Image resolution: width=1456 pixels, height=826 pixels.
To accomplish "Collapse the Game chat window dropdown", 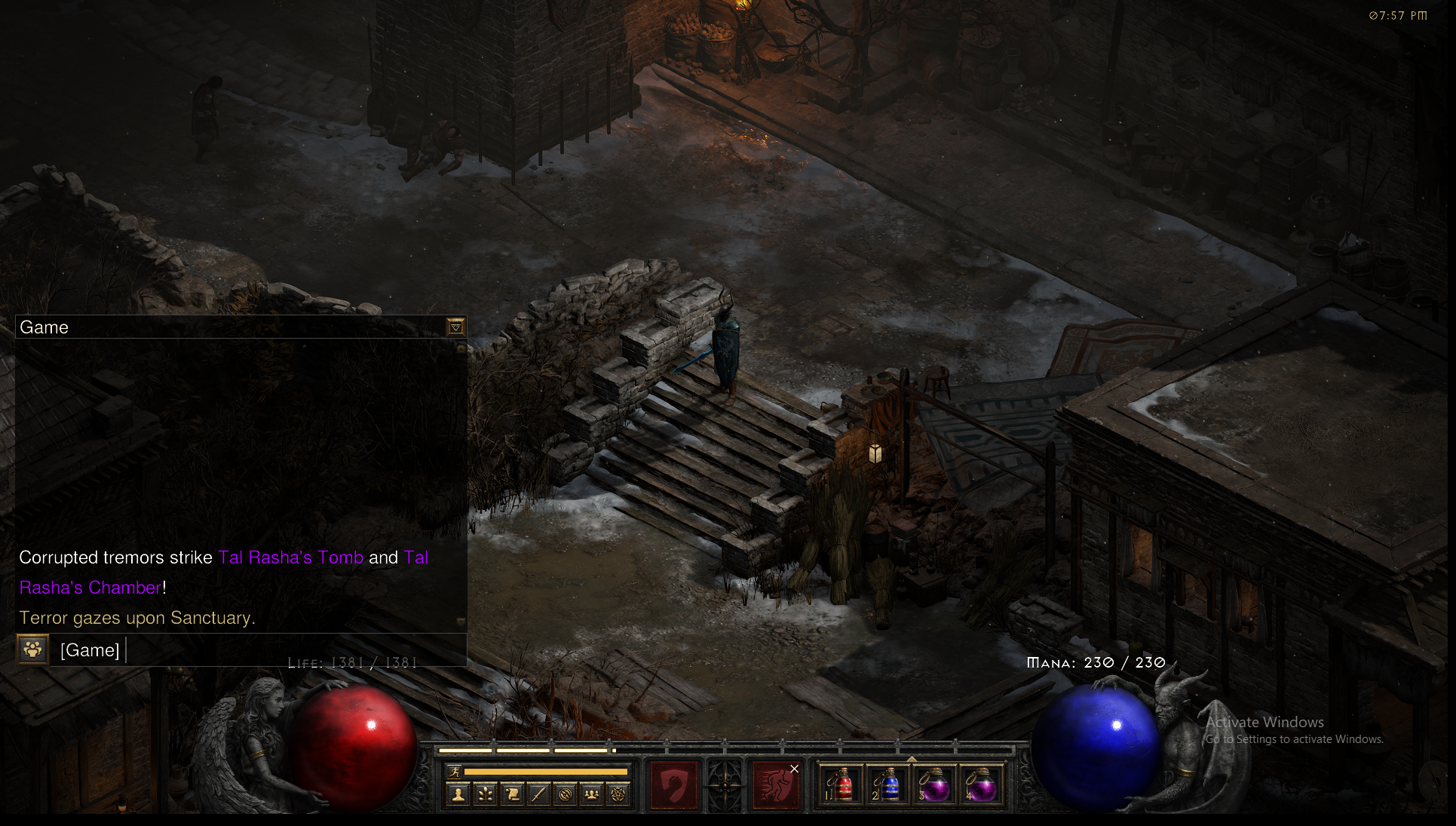I will [455, 327].
